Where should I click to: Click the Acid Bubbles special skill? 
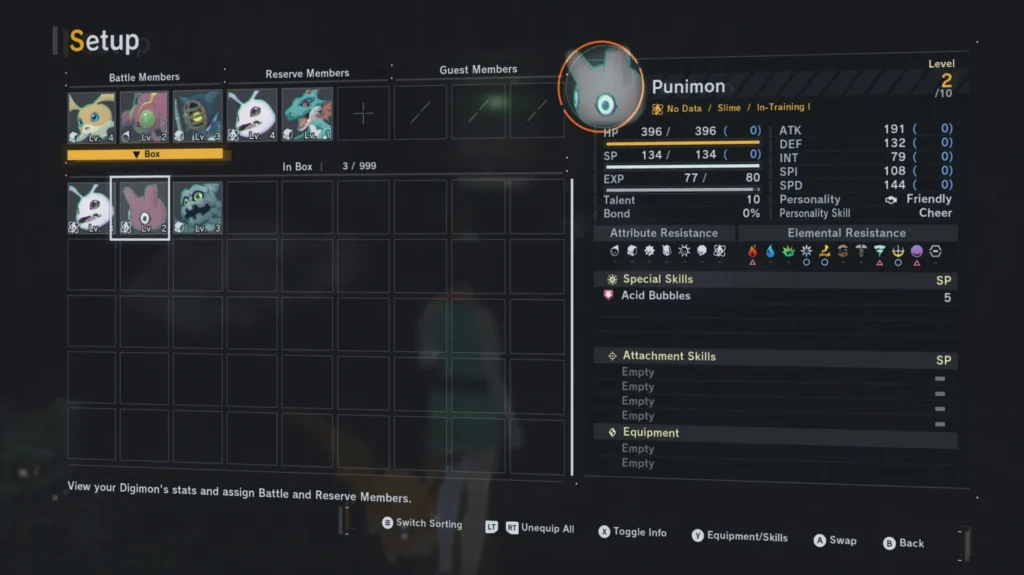pos(655,296)
